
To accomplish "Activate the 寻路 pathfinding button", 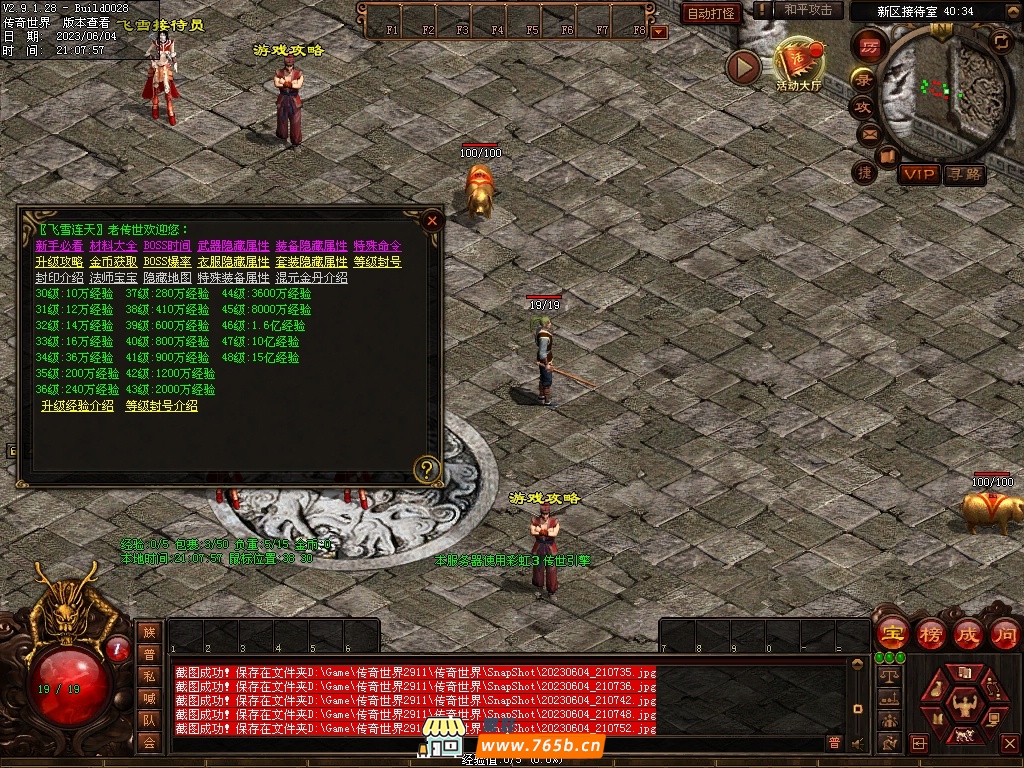I will pos(964,174).
